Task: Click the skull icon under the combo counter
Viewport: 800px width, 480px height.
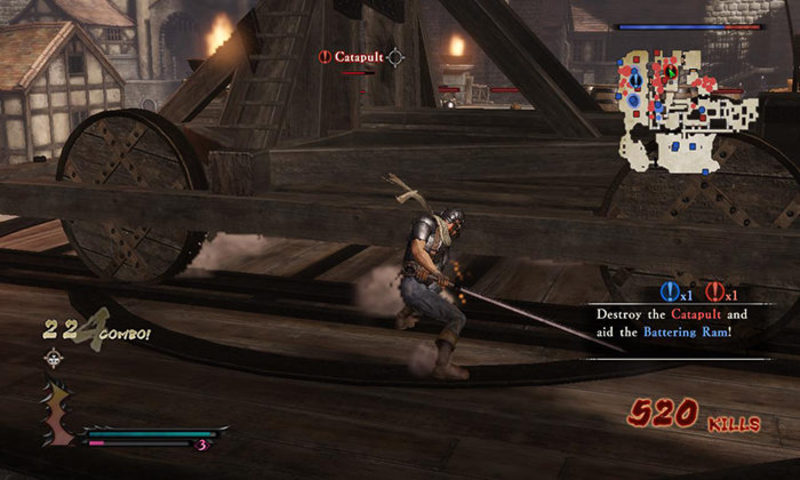Action: point(52,359)
